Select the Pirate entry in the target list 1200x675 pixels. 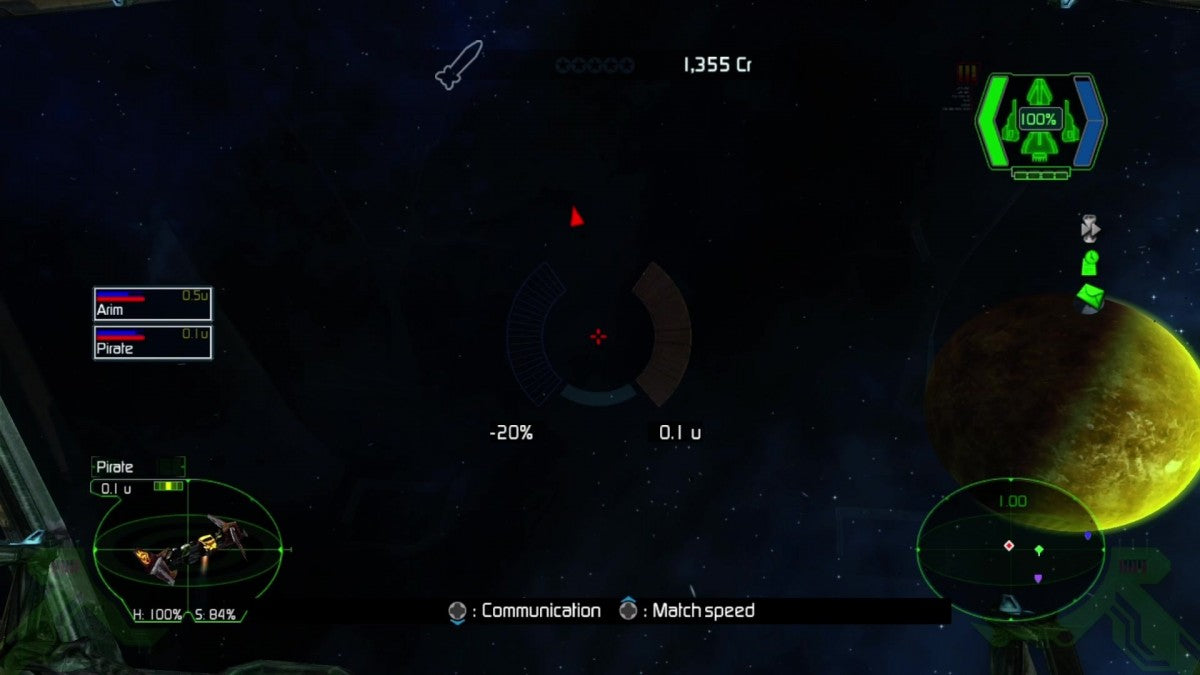(x=152, y=342)
